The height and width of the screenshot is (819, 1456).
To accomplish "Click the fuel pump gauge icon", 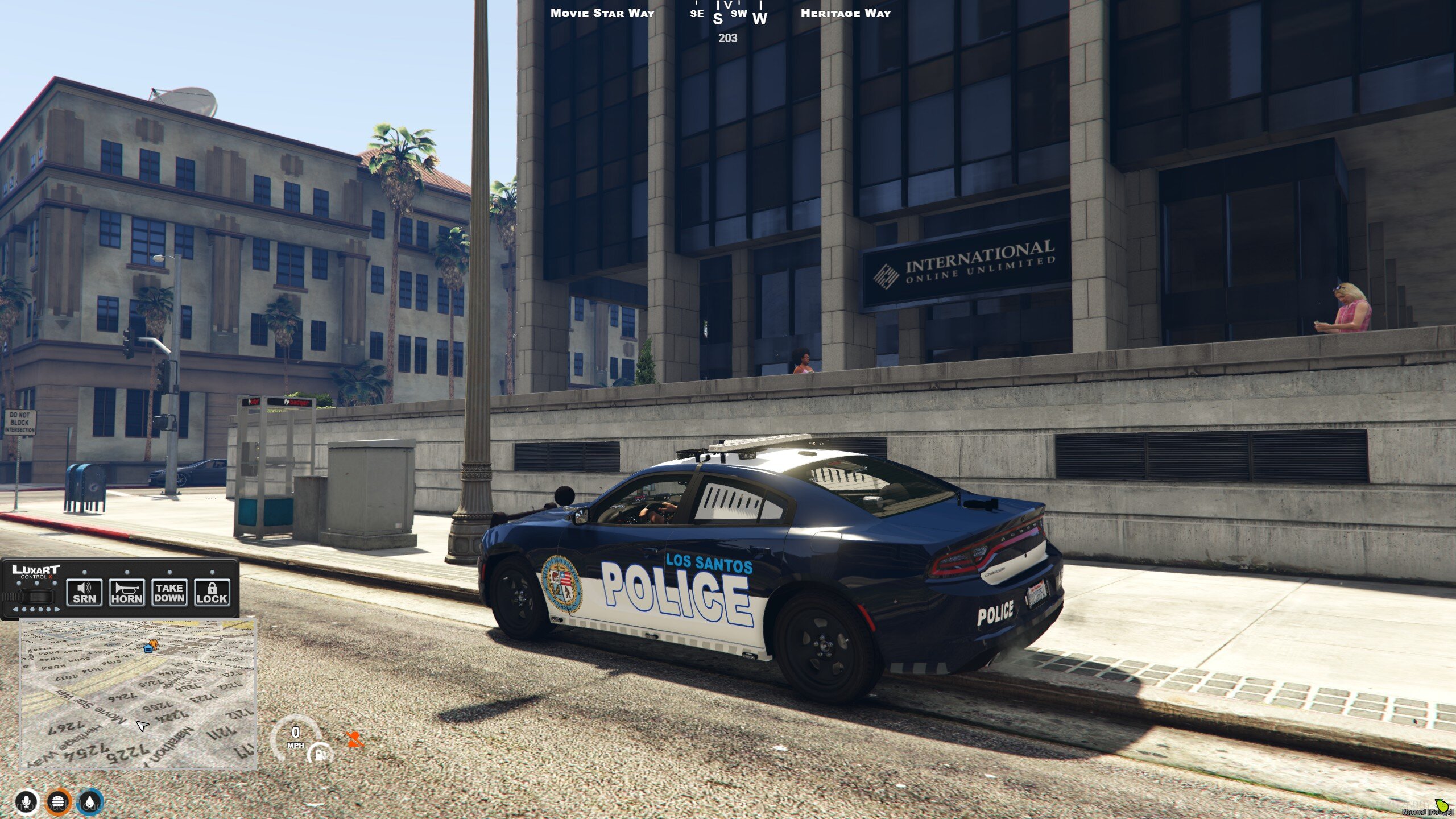I will coord(320,754).
